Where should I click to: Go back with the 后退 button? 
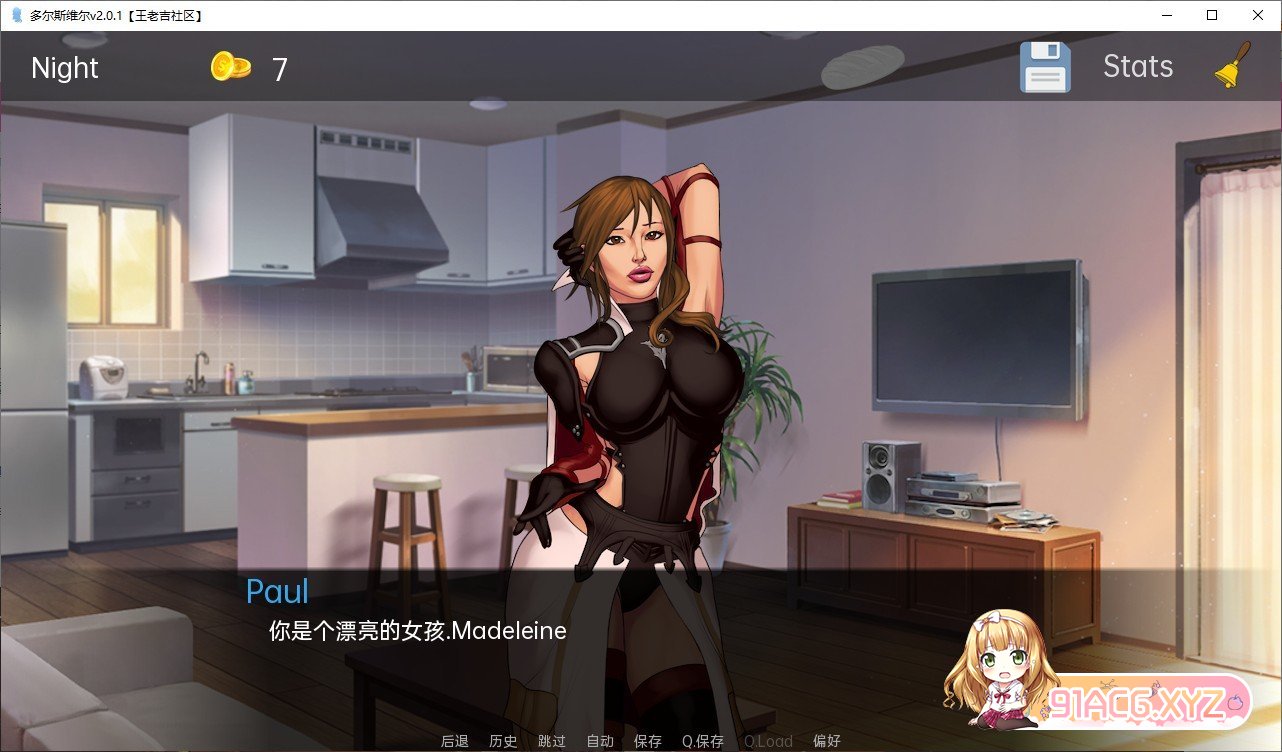455,741
